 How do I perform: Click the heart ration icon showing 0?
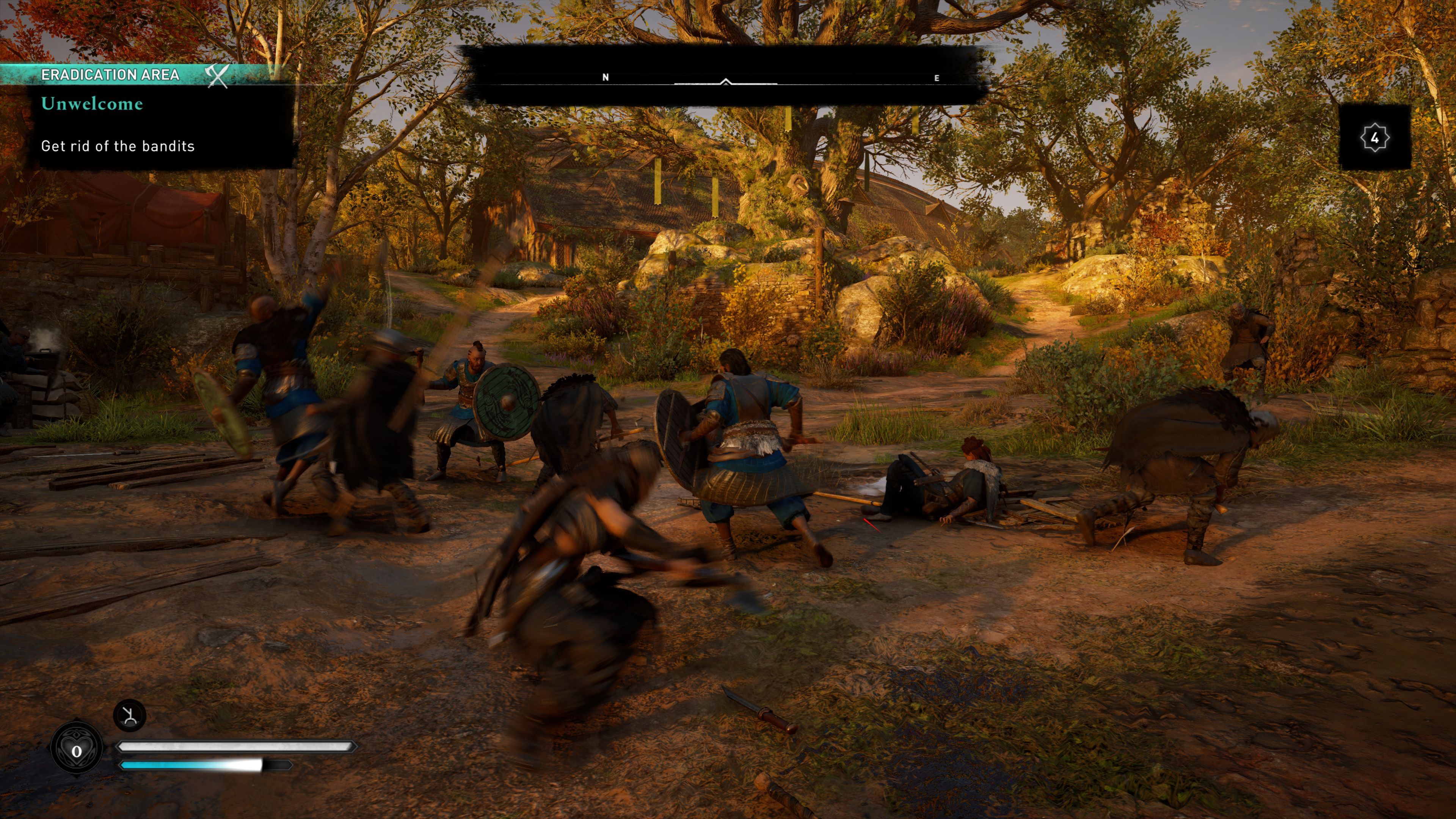click(x=77, y=750)
